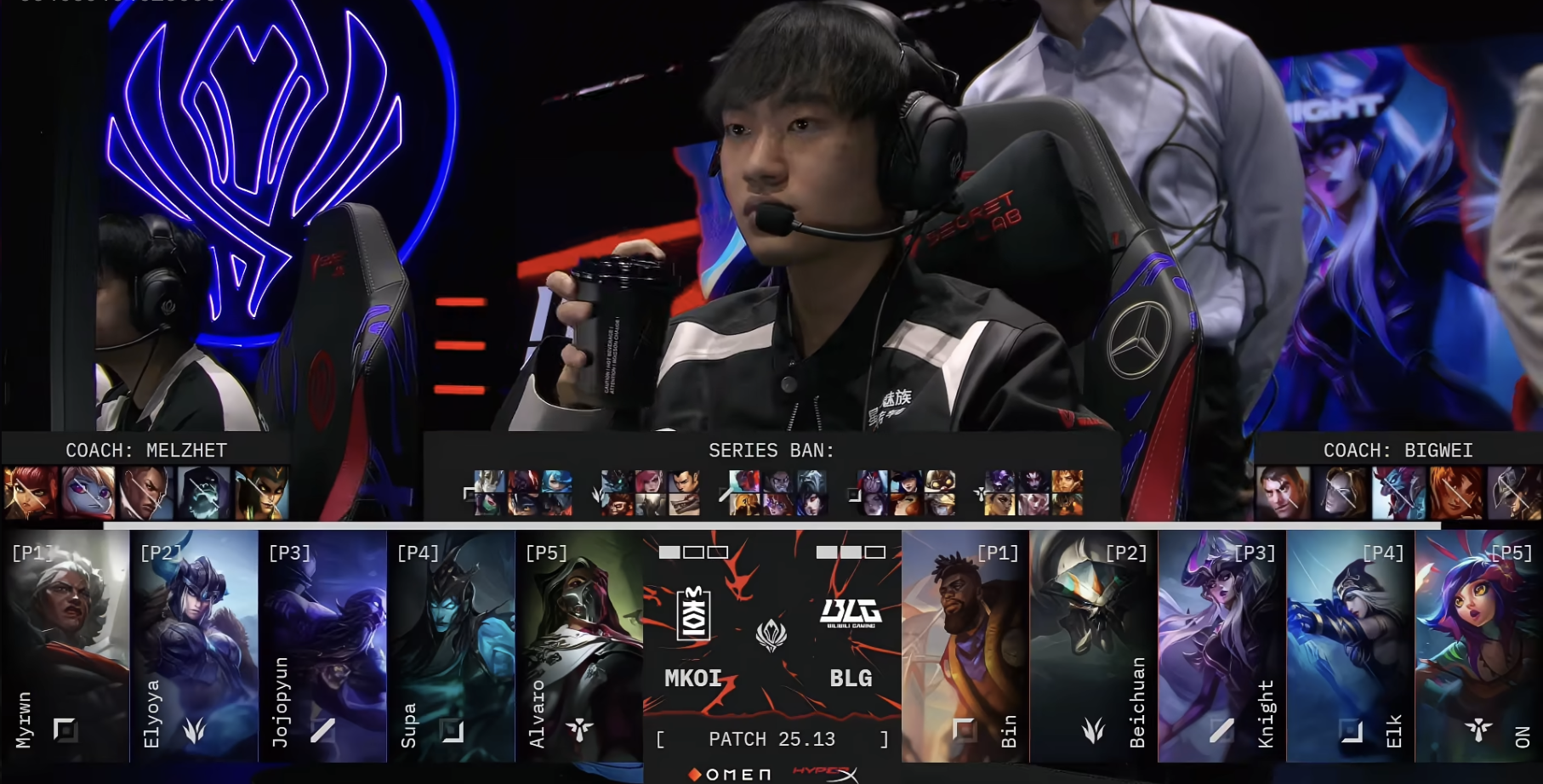Choose the banned Lucian icon
Viewport: 1543px width, 784px height.
145,492
